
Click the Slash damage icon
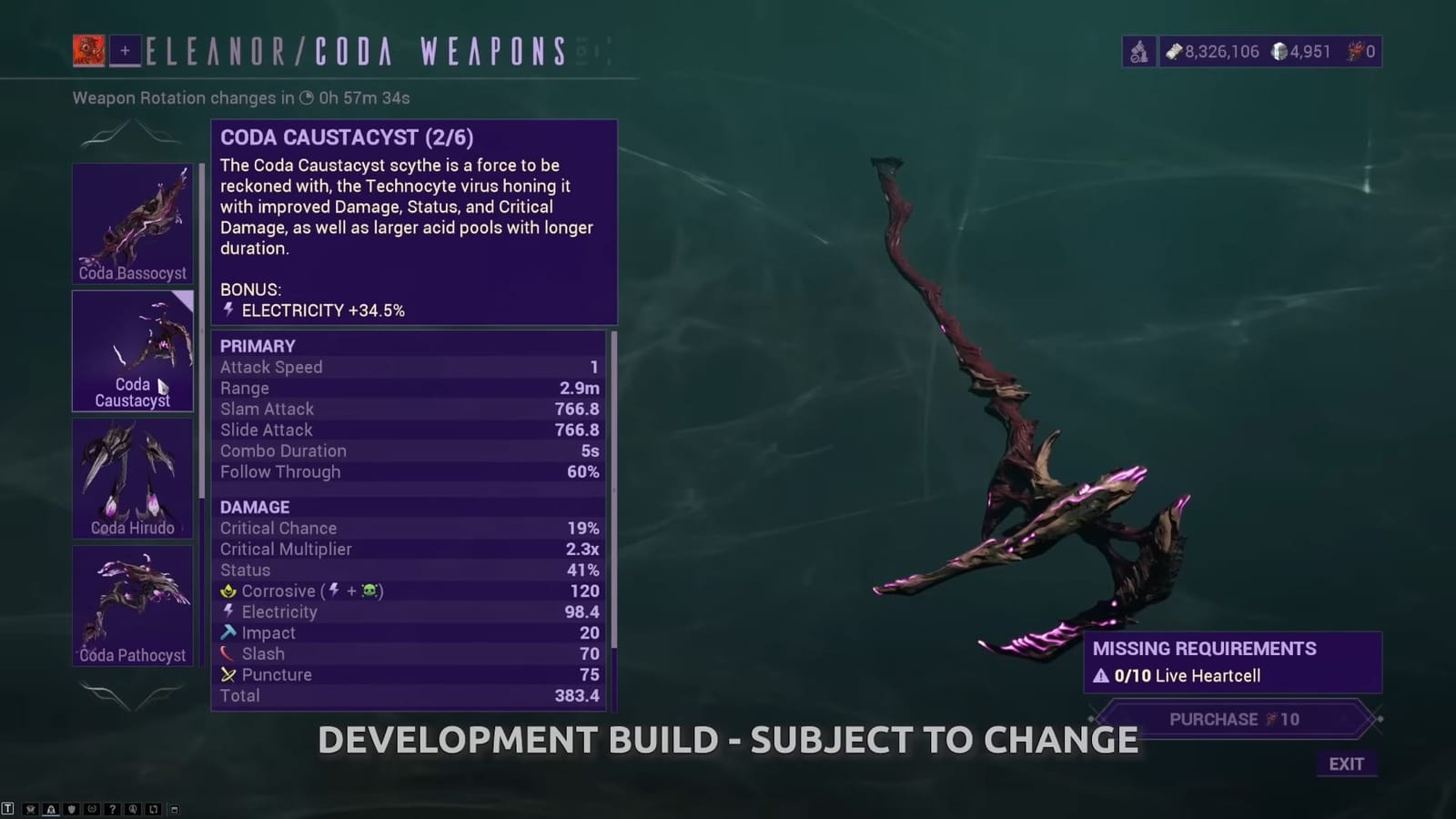click(x=227, y=653)
